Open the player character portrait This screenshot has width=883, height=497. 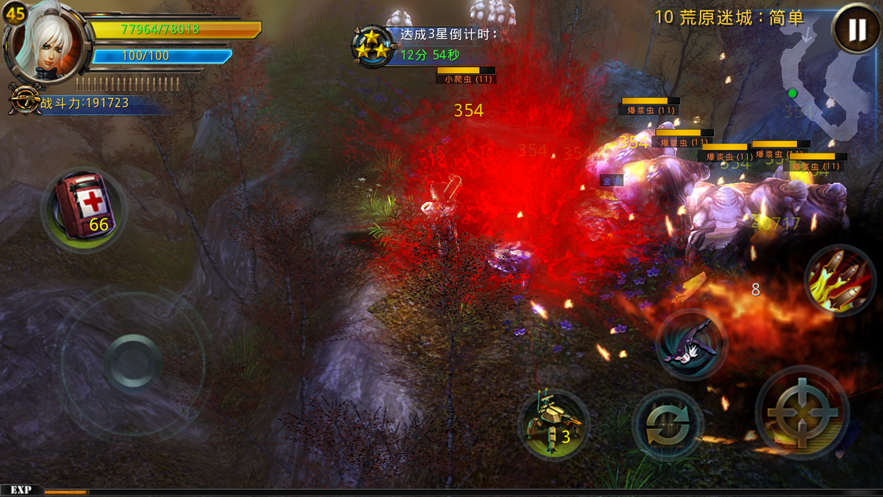45,41
